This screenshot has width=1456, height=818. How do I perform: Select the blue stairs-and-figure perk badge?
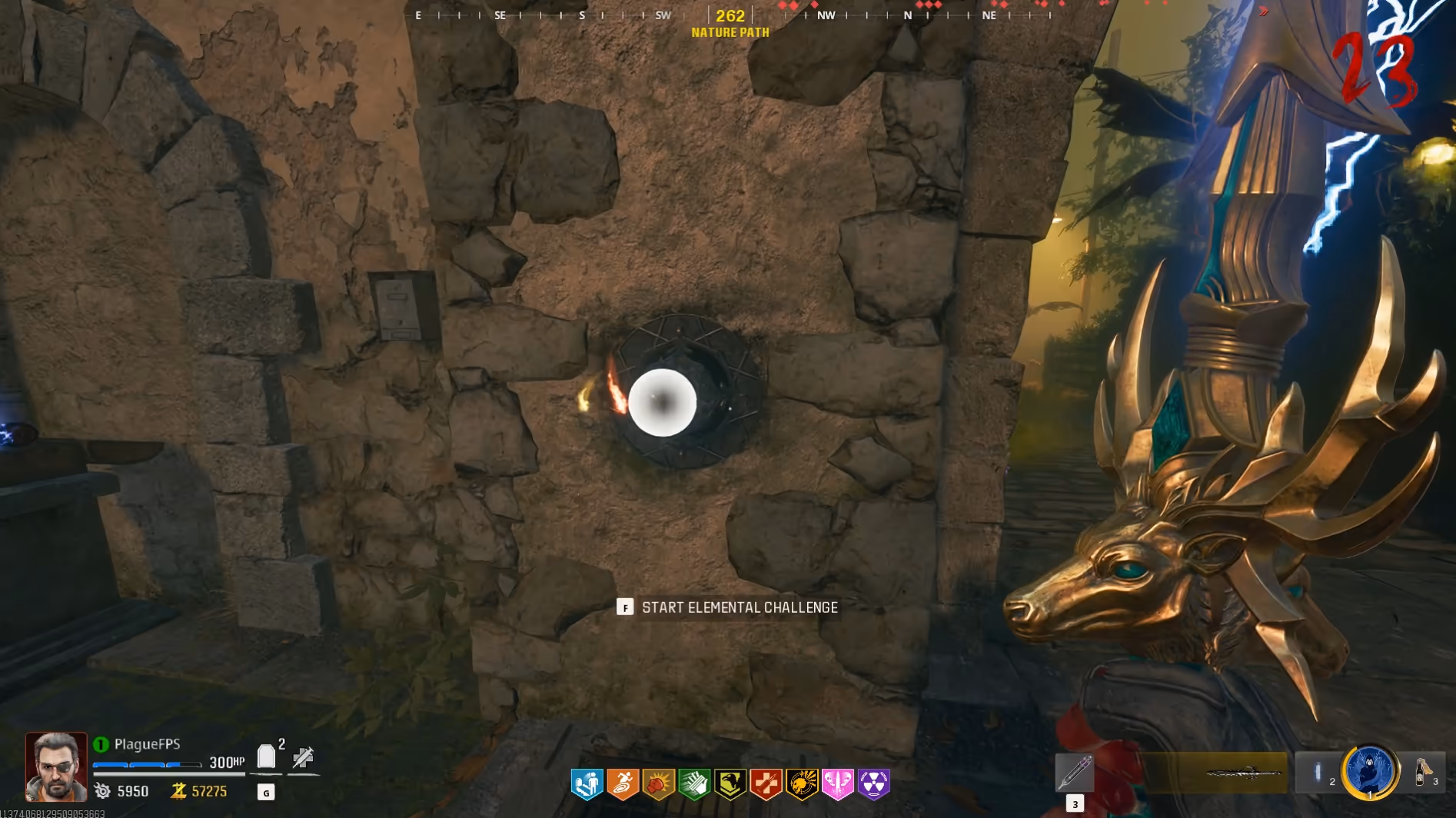pyautogui.click(x=587, y=784)
